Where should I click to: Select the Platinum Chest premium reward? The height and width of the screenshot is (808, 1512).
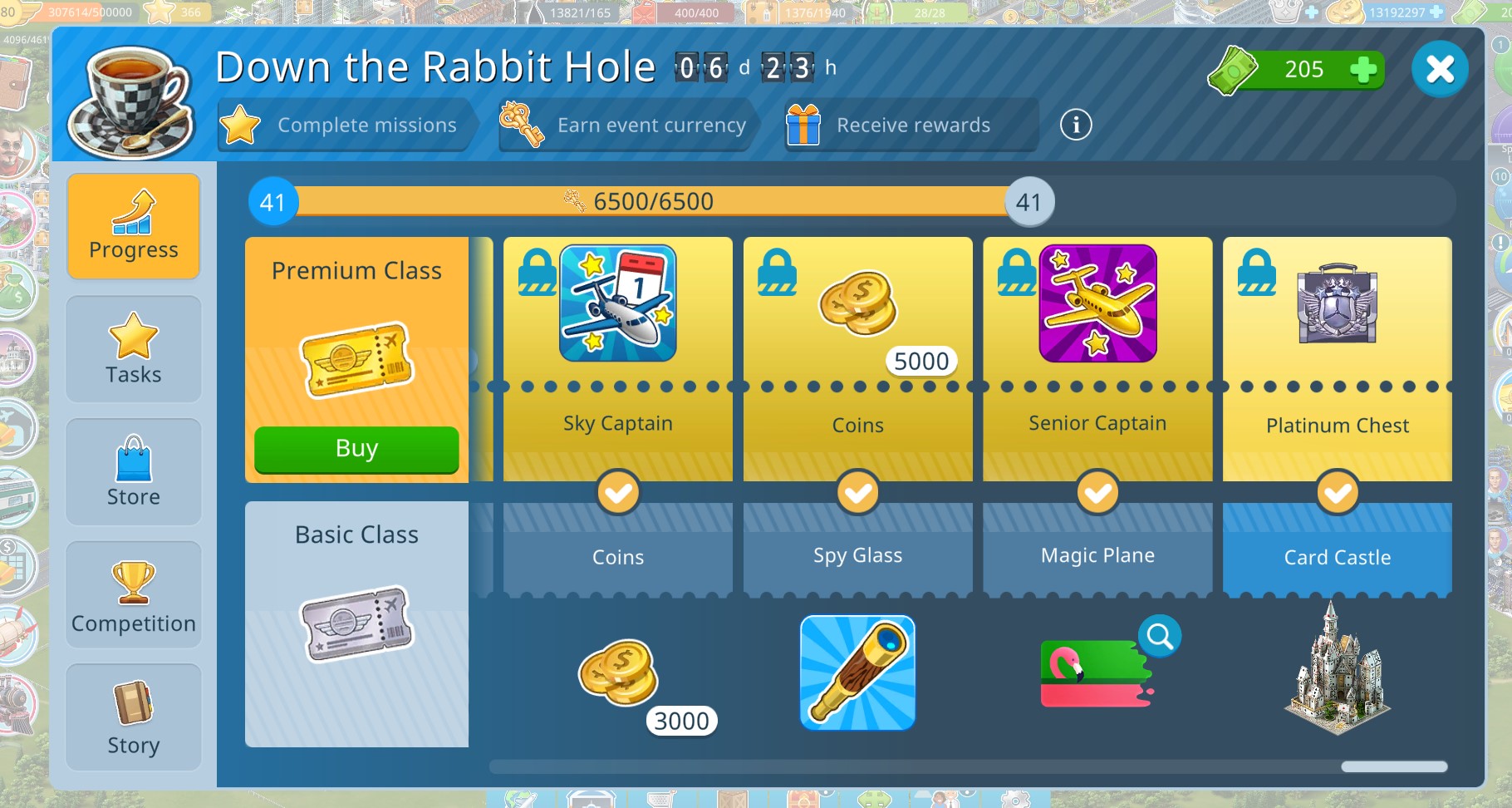(1337, 304)
